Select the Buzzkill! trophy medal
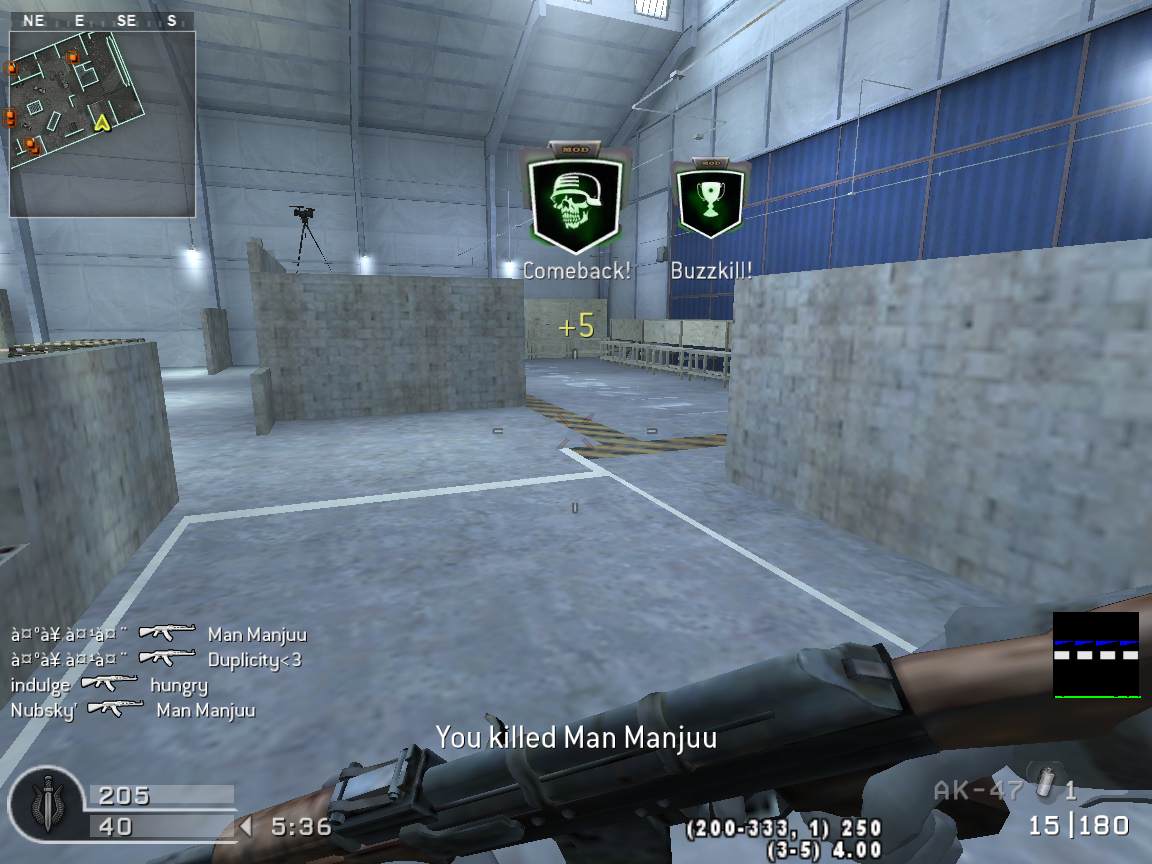 (710, 201)
